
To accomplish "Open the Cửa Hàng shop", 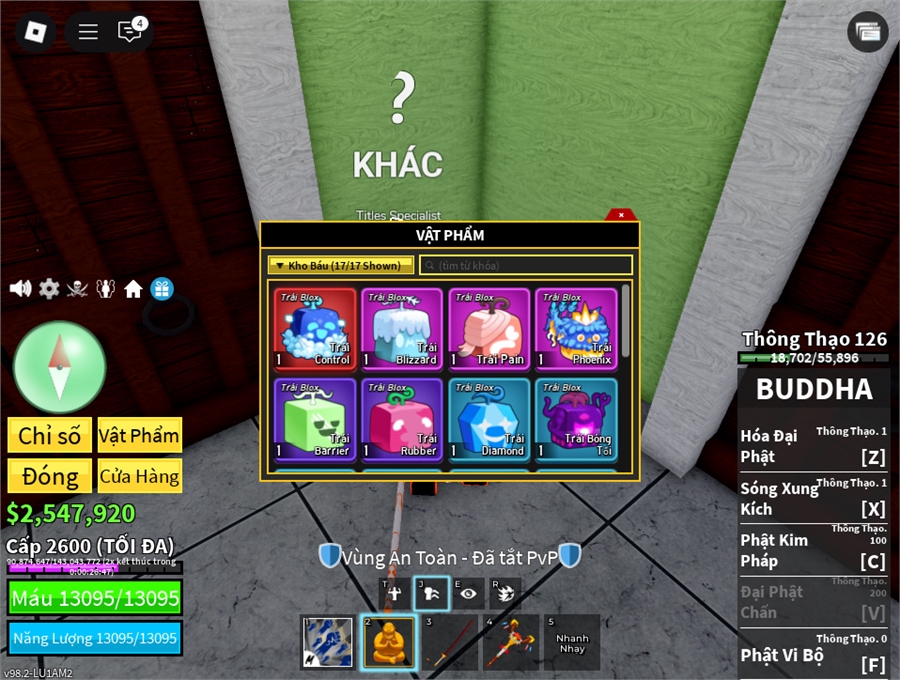I will 139,476.
